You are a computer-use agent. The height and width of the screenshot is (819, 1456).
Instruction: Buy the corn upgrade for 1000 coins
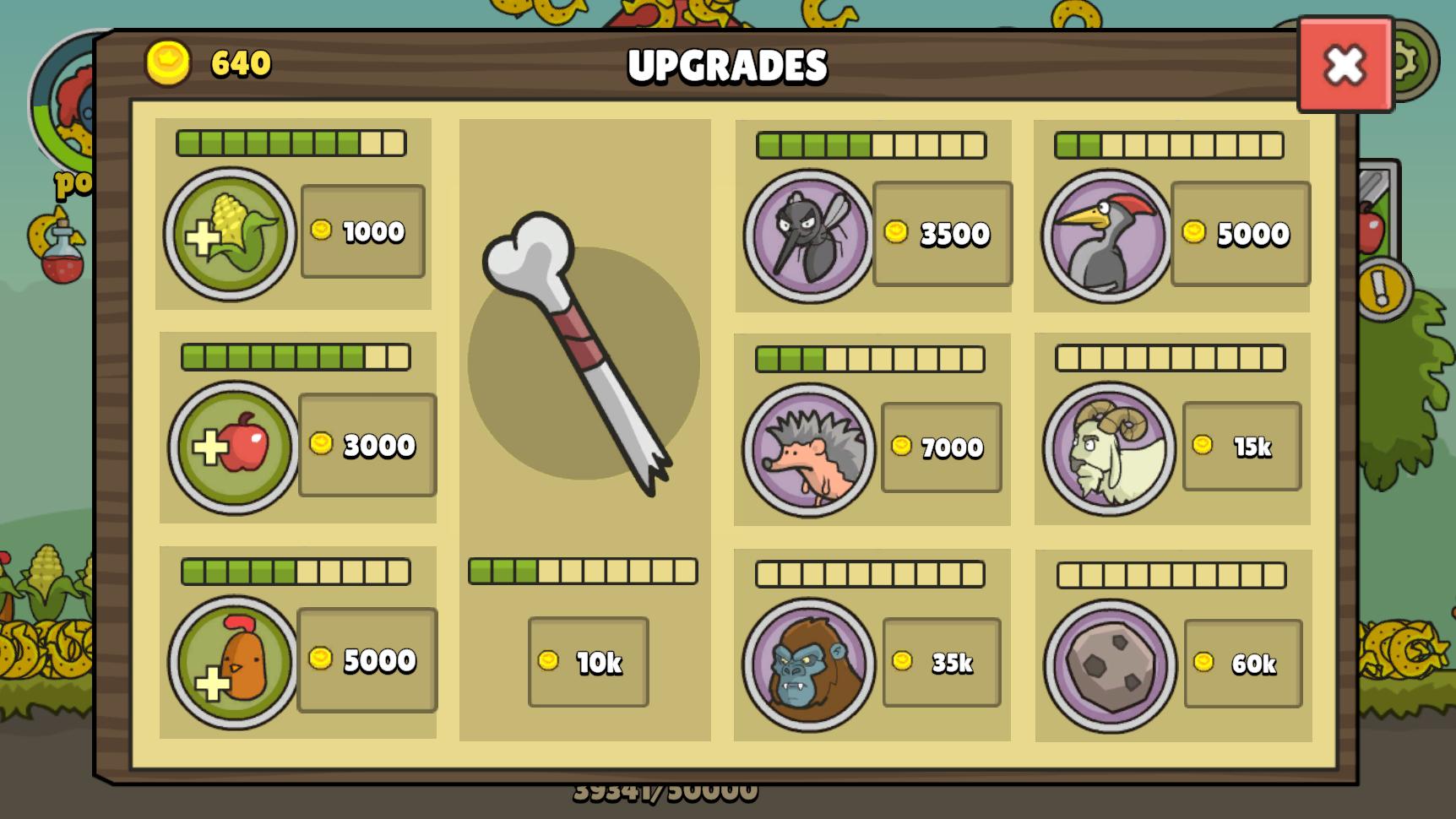363,230
